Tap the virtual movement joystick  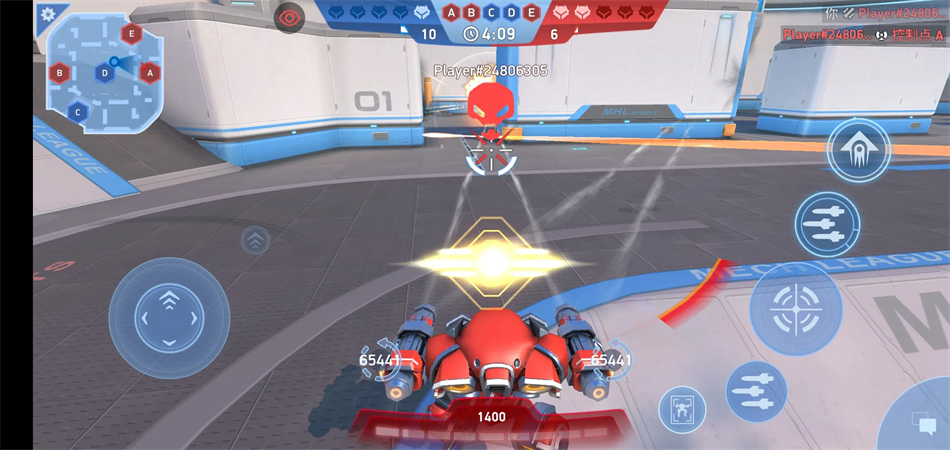tap(169, 318)
